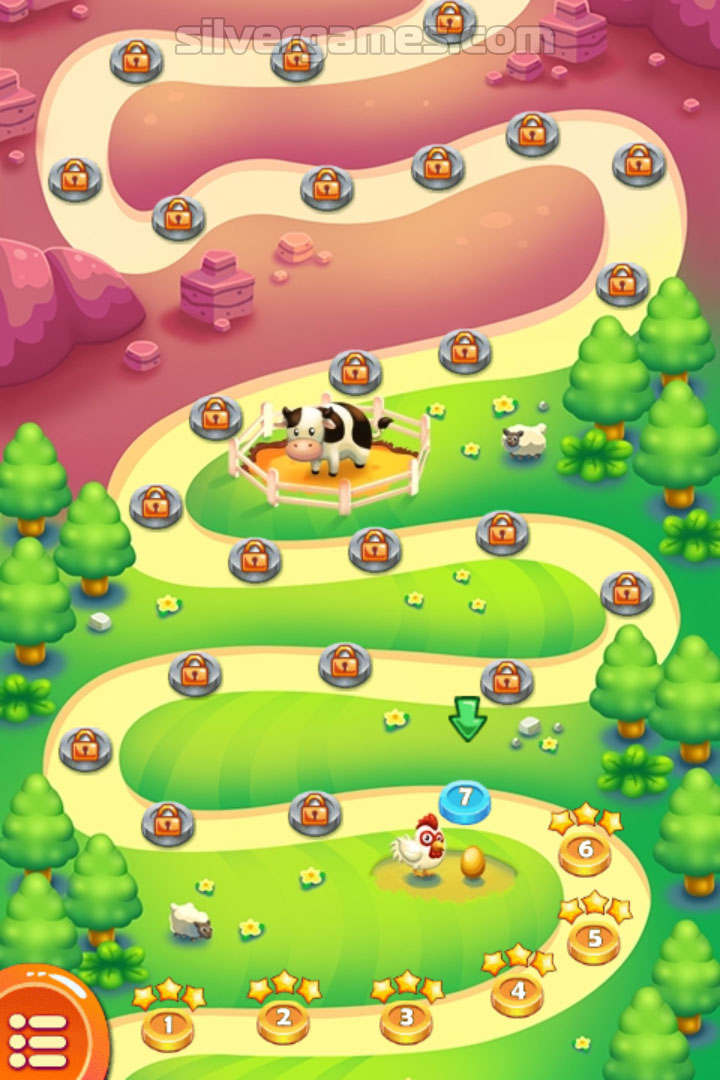Select the level 5 button
Screen dimensions: 720x1080
tap(594, 940)
